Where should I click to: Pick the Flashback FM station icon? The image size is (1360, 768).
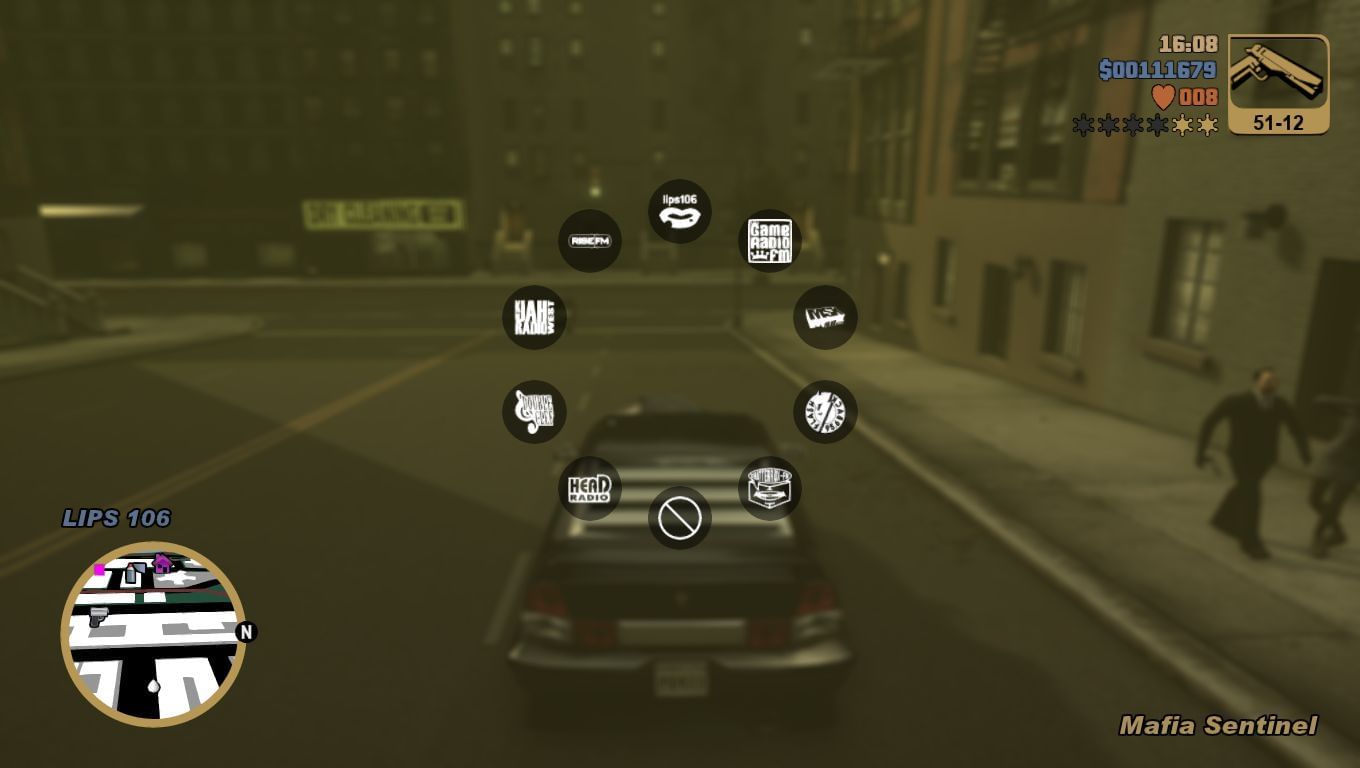point(825,411)
